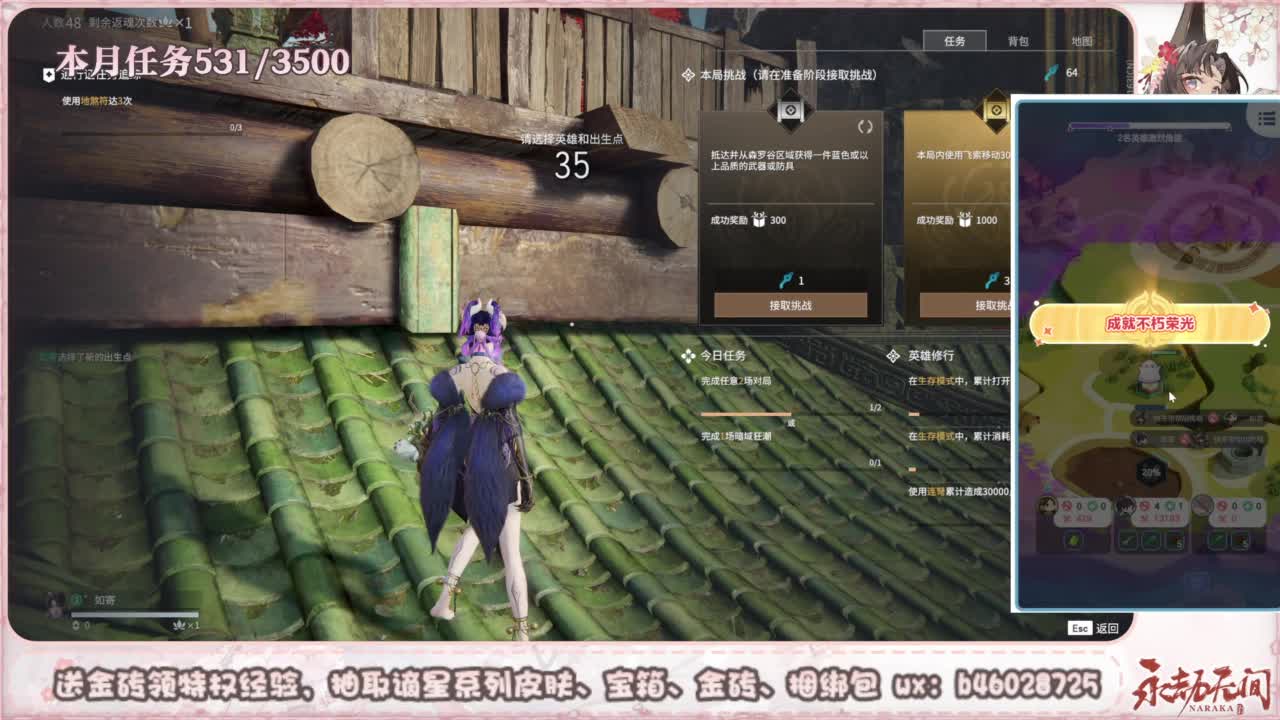Viewport: 1280px width, 720px height.
Task: Click the dark medallion atop the 森罗谷 challenge card
Action: [791, 110]
